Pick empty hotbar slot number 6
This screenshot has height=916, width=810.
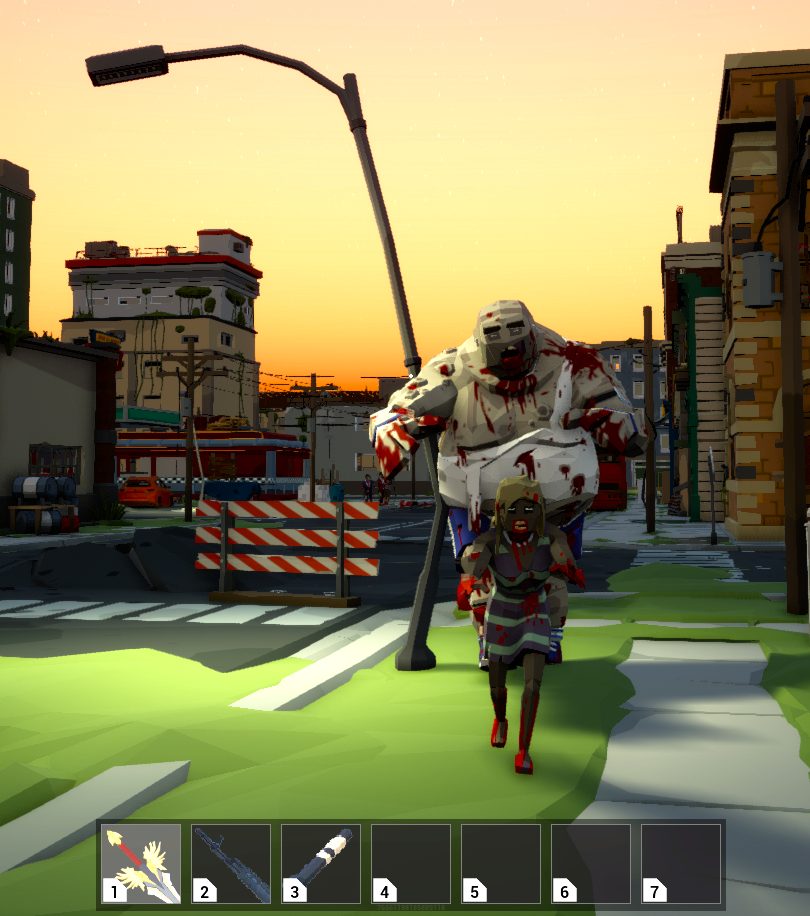pos(591,864)
